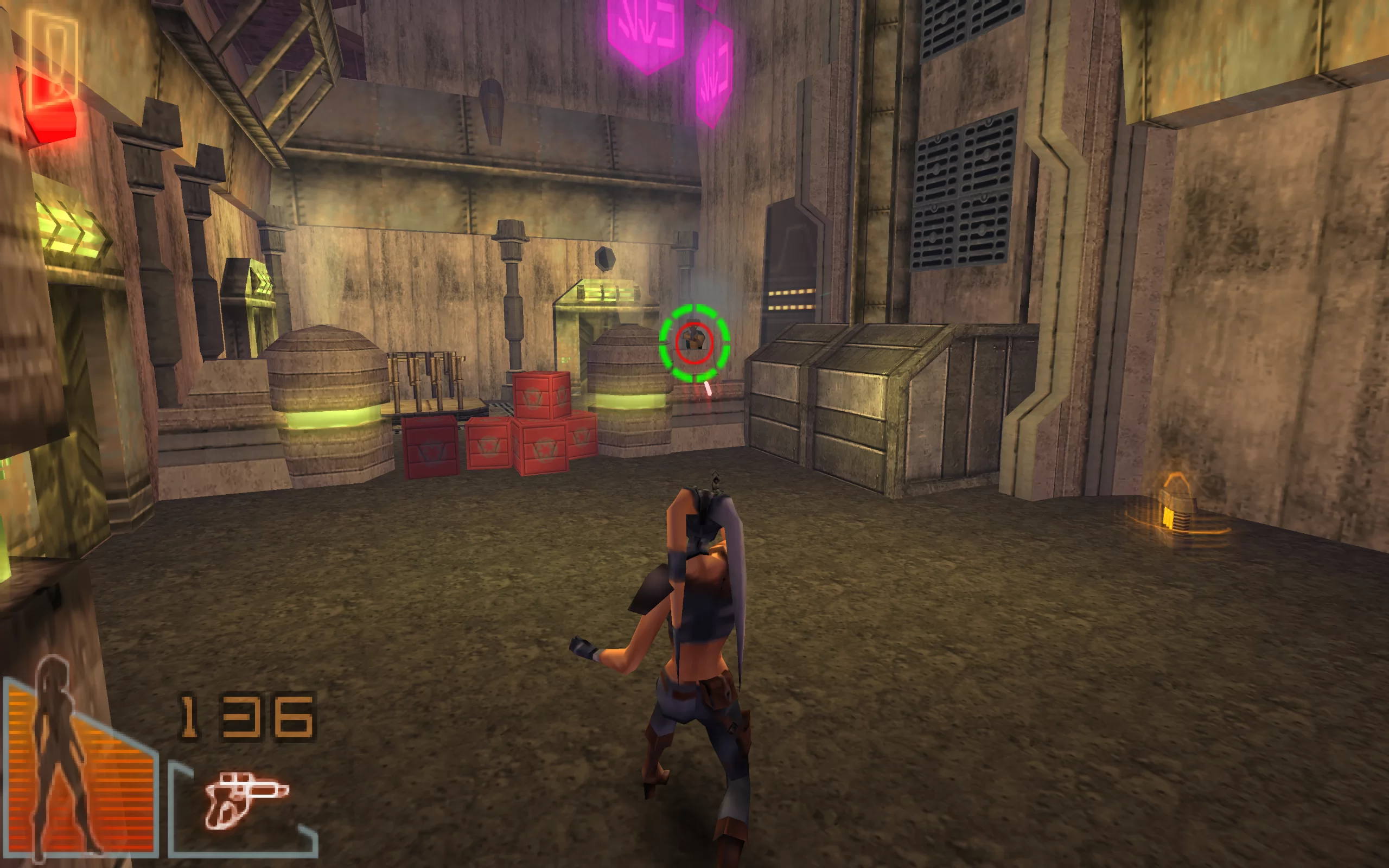The width and height of the screenshot is (1389, 868).
Task: Select the blaster pistol weapon icon
Action: [245, 799]
